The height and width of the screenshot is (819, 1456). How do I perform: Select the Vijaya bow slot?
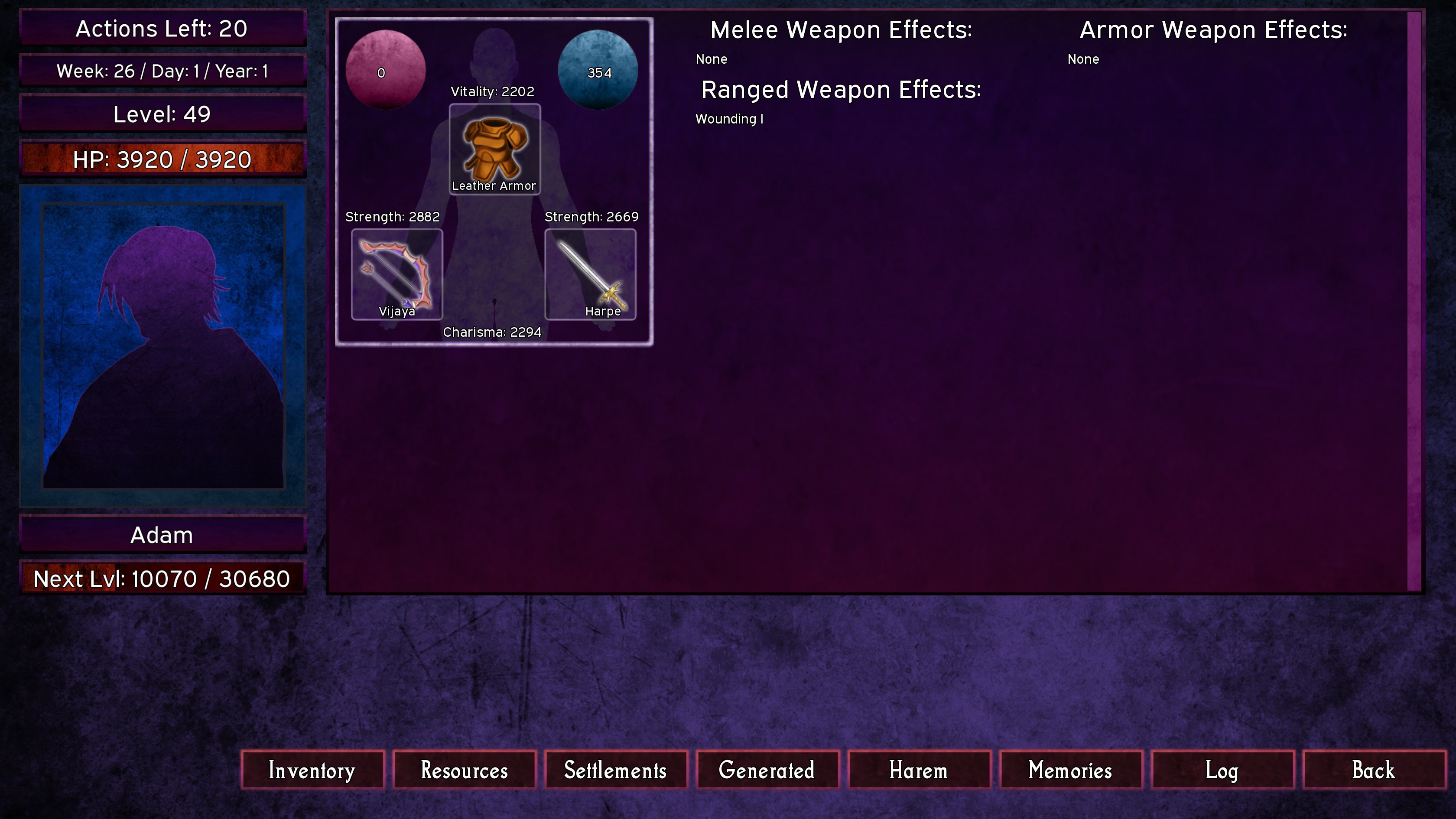click(x=397, y=274)
